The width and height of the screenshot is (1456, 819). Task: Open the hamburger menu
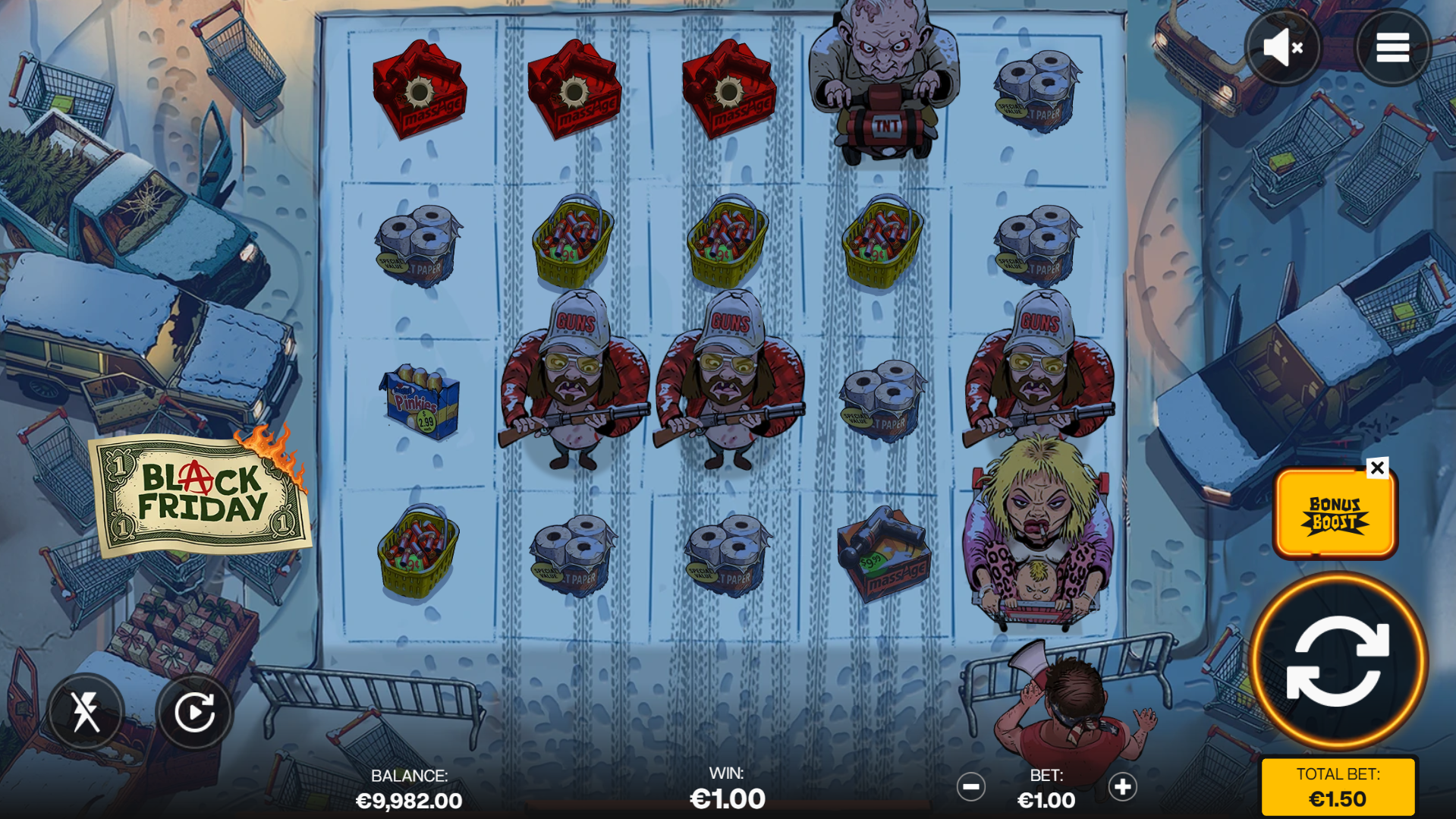1392,47
